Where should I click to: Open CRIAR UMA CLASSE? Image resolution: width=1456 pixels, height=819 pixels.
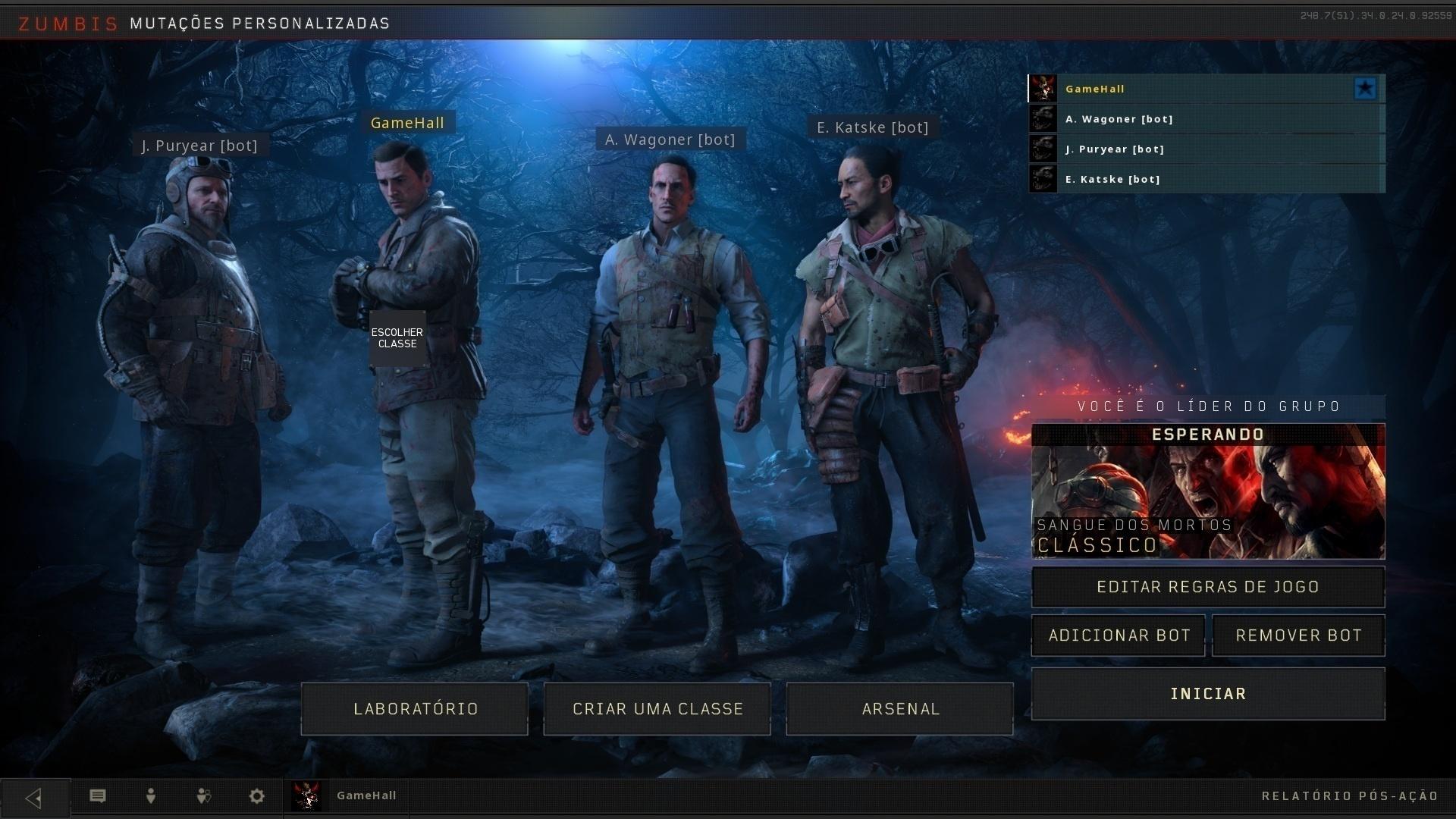657,708
